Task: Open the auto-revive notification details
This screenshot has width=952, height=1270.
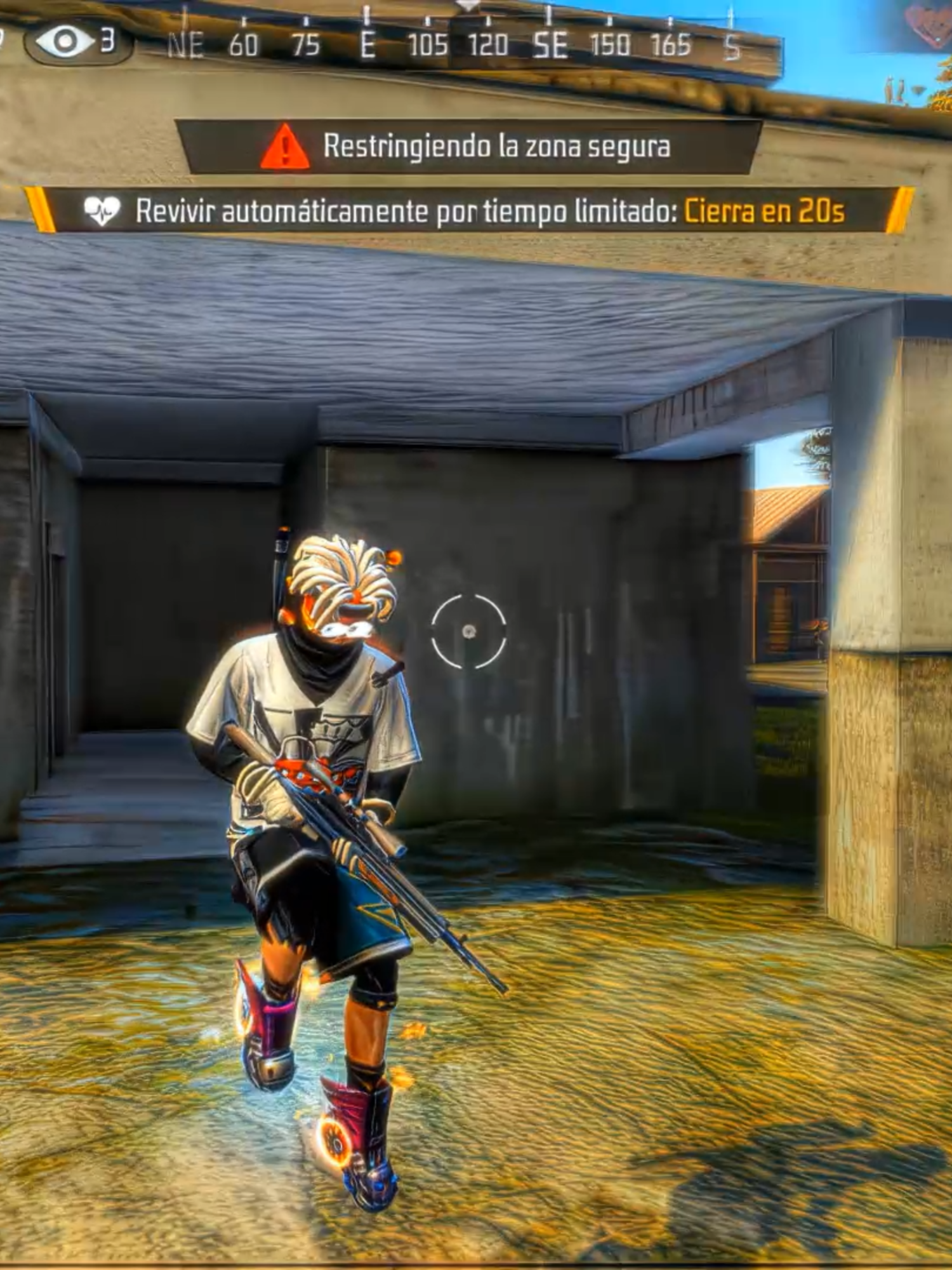Action: [x=463, y=211]
